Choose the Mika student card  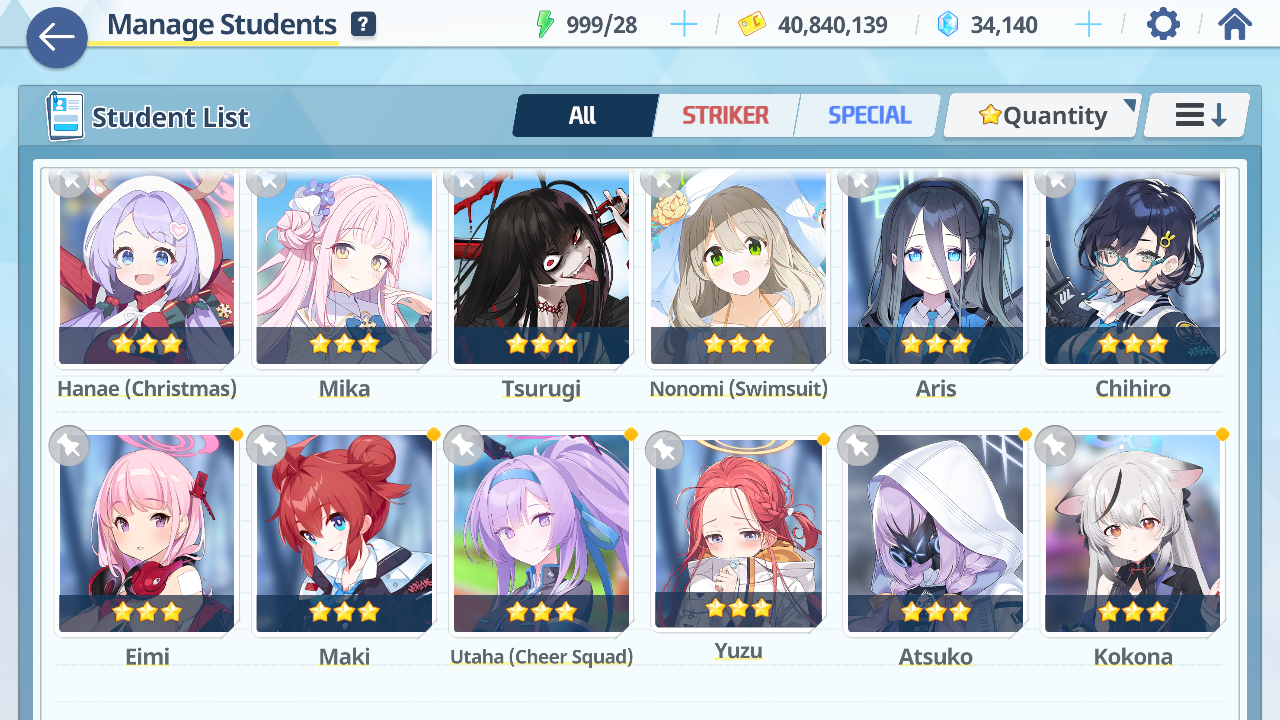pyautogui.click(x=344, y=268)
